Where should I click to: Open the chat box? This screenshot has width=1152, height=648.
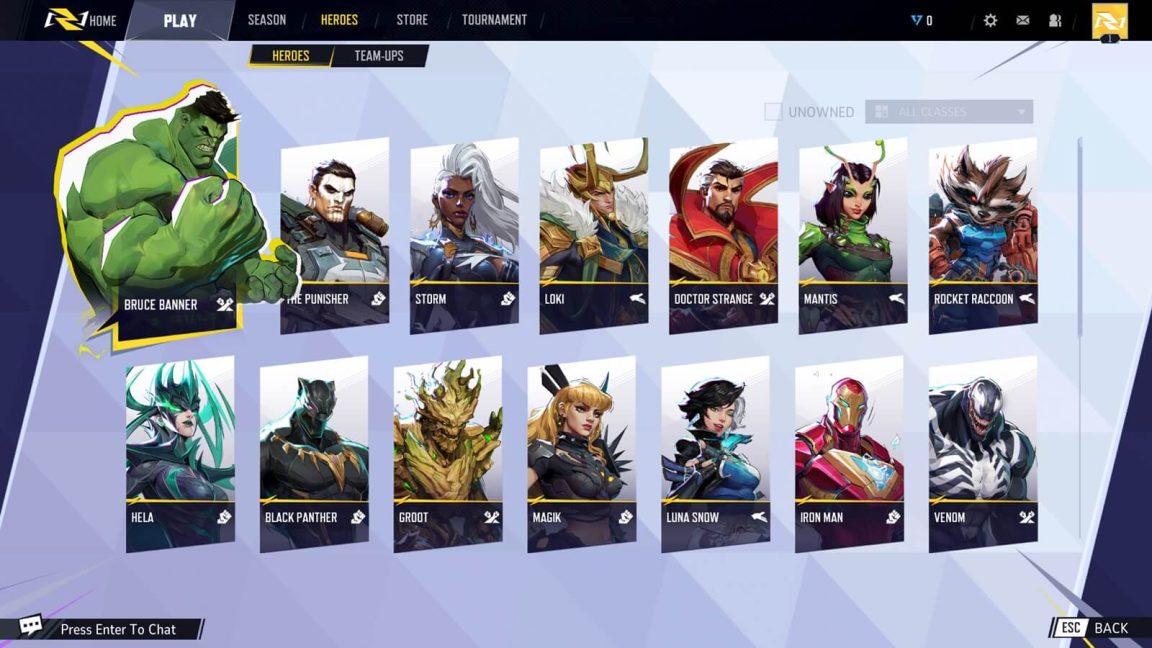(x=117, y=629)
